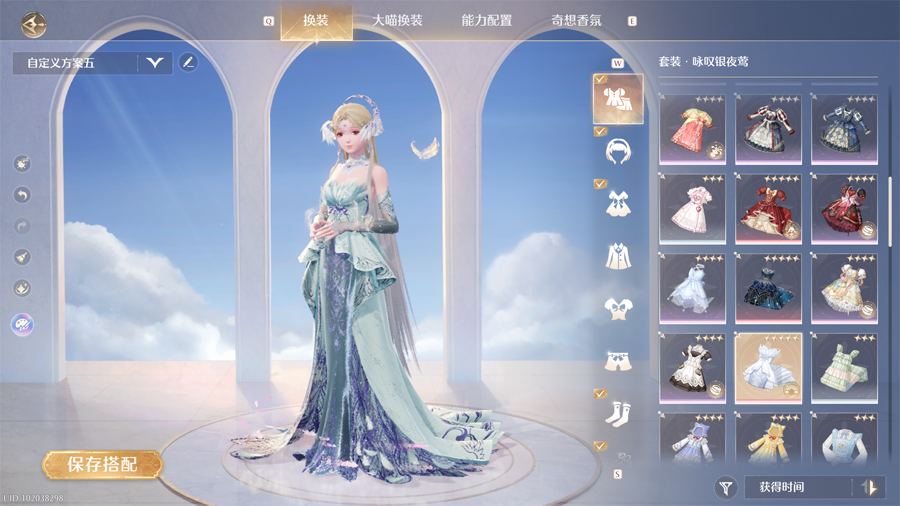
Task: Switch to the 大喵换装 tab
Action: click(397, 20)
